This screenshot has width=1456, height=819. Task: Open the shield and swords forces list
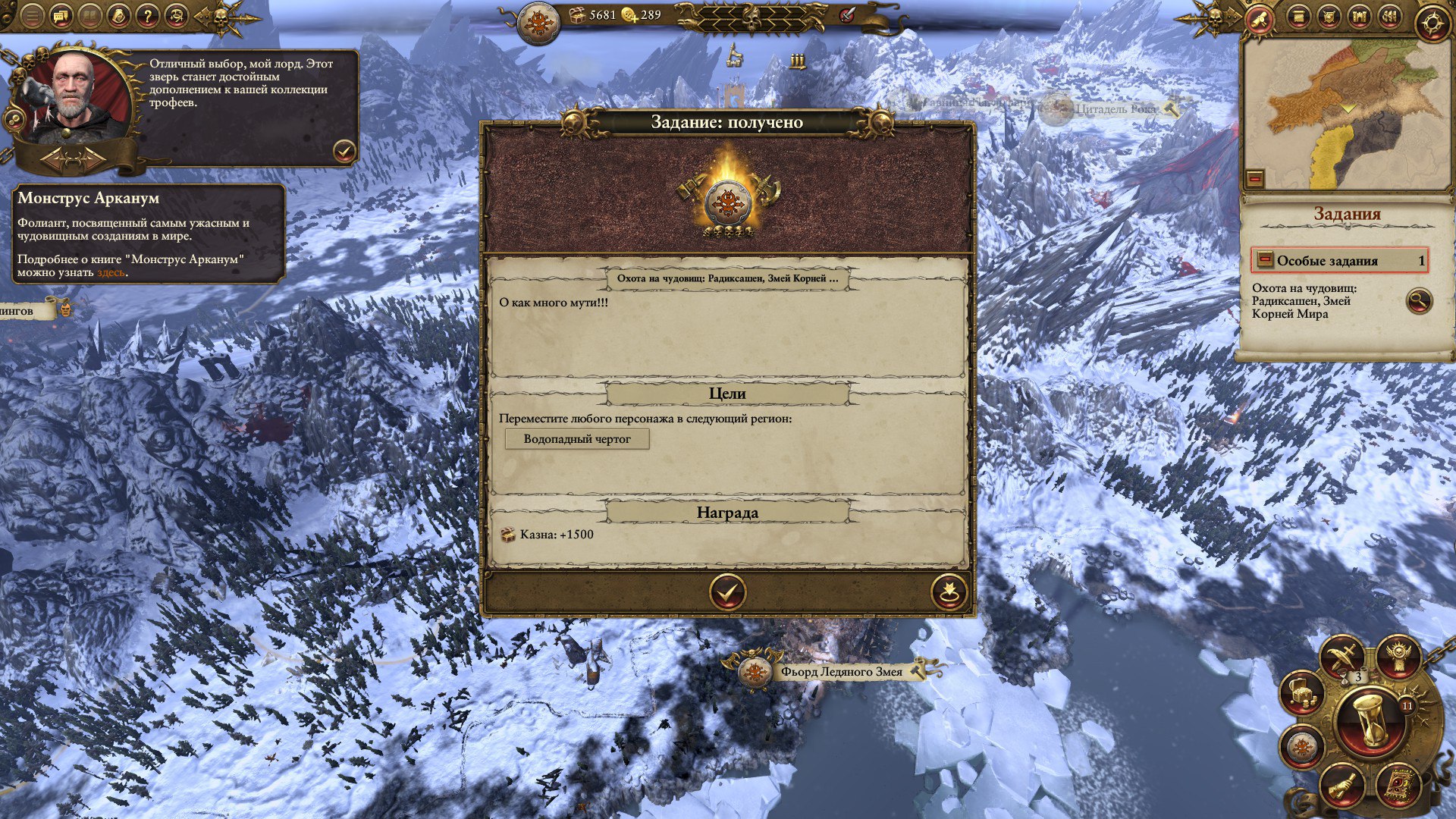1329,17
